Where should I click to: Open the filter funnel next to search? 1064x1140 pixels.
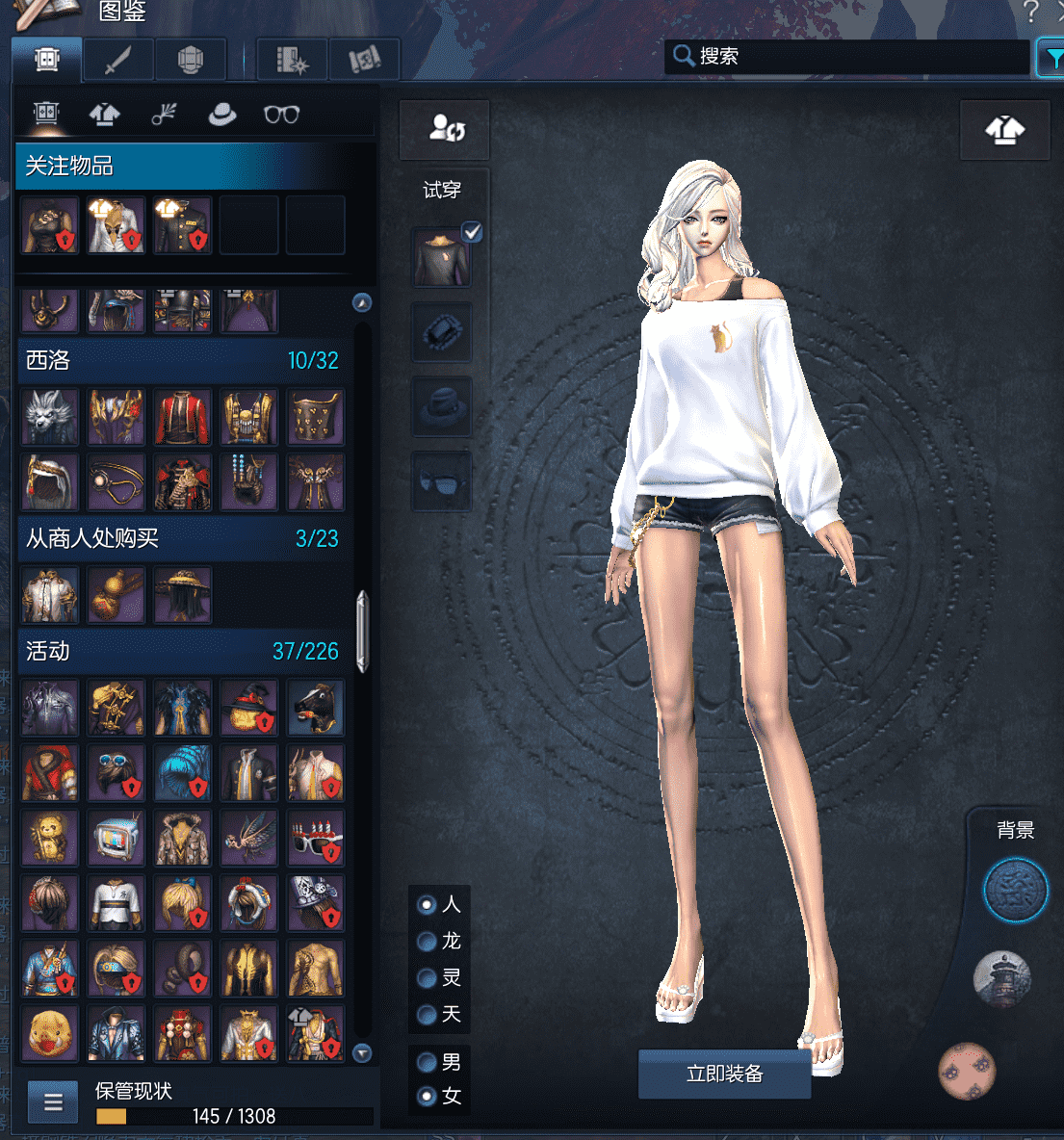tap(1052, 59)
